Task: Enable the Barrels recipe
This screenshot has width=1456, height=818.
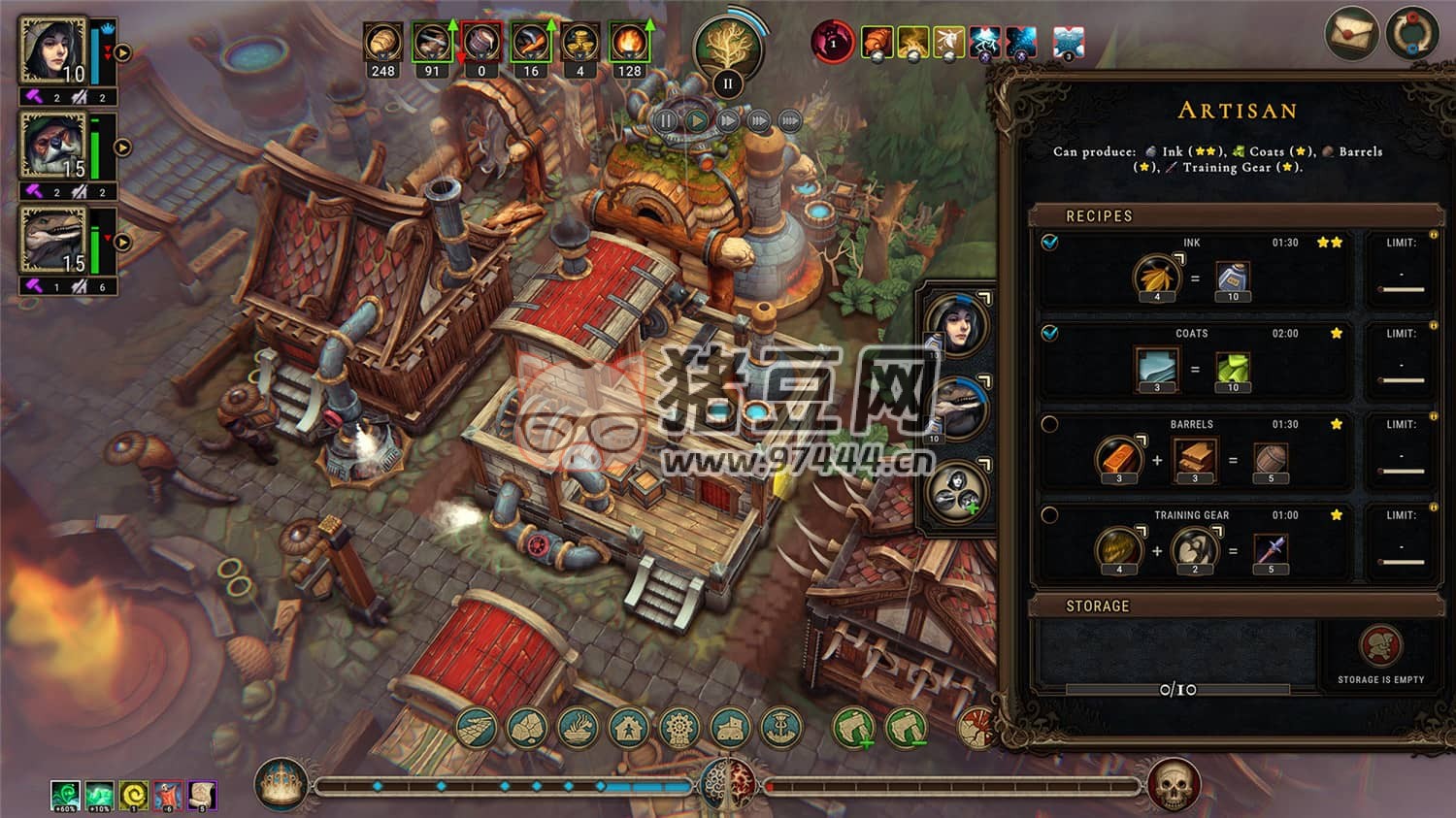Action: click(x=1049, y=424)
